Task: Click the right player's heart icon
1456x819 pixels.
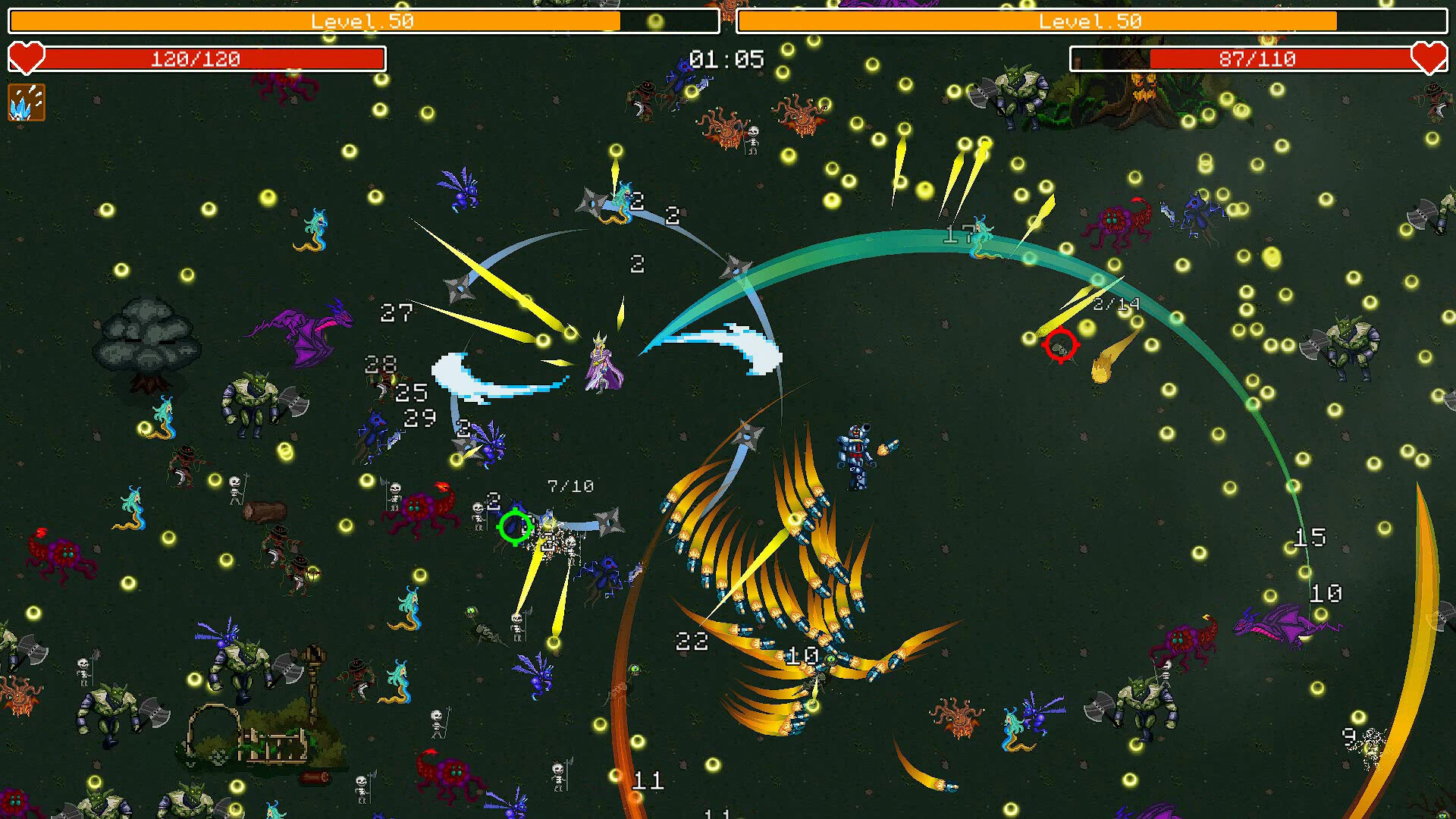Action: (1429, 58)
